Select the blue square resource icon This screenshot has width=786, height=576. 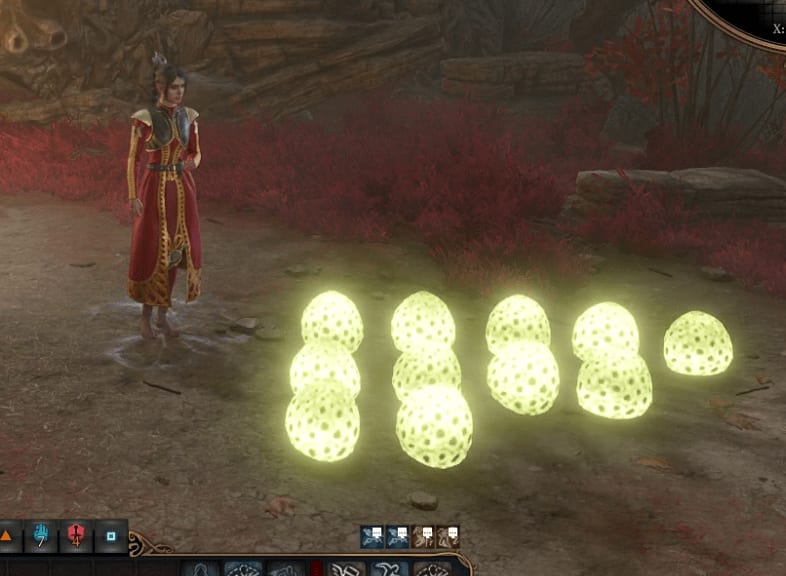[x=110, y=537]
